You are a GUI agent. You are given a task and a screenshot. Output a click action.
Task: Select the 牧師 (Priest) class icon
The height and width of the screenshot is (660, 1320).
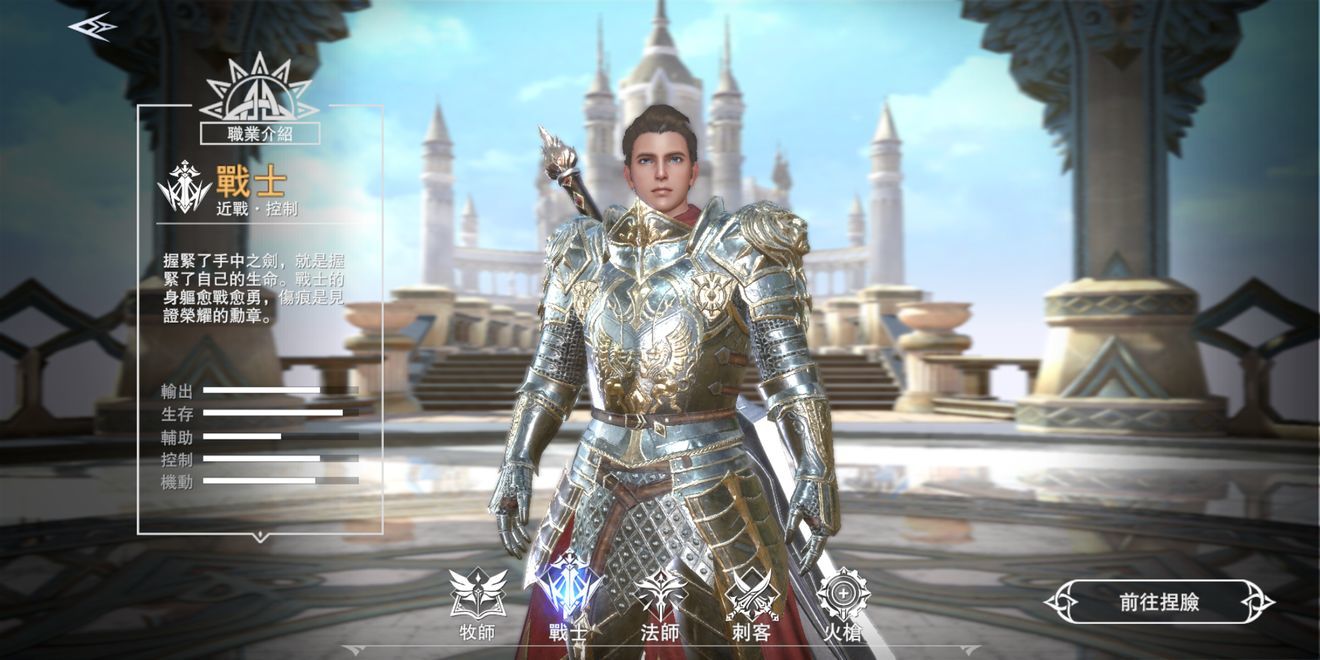(x=477, y=594)
